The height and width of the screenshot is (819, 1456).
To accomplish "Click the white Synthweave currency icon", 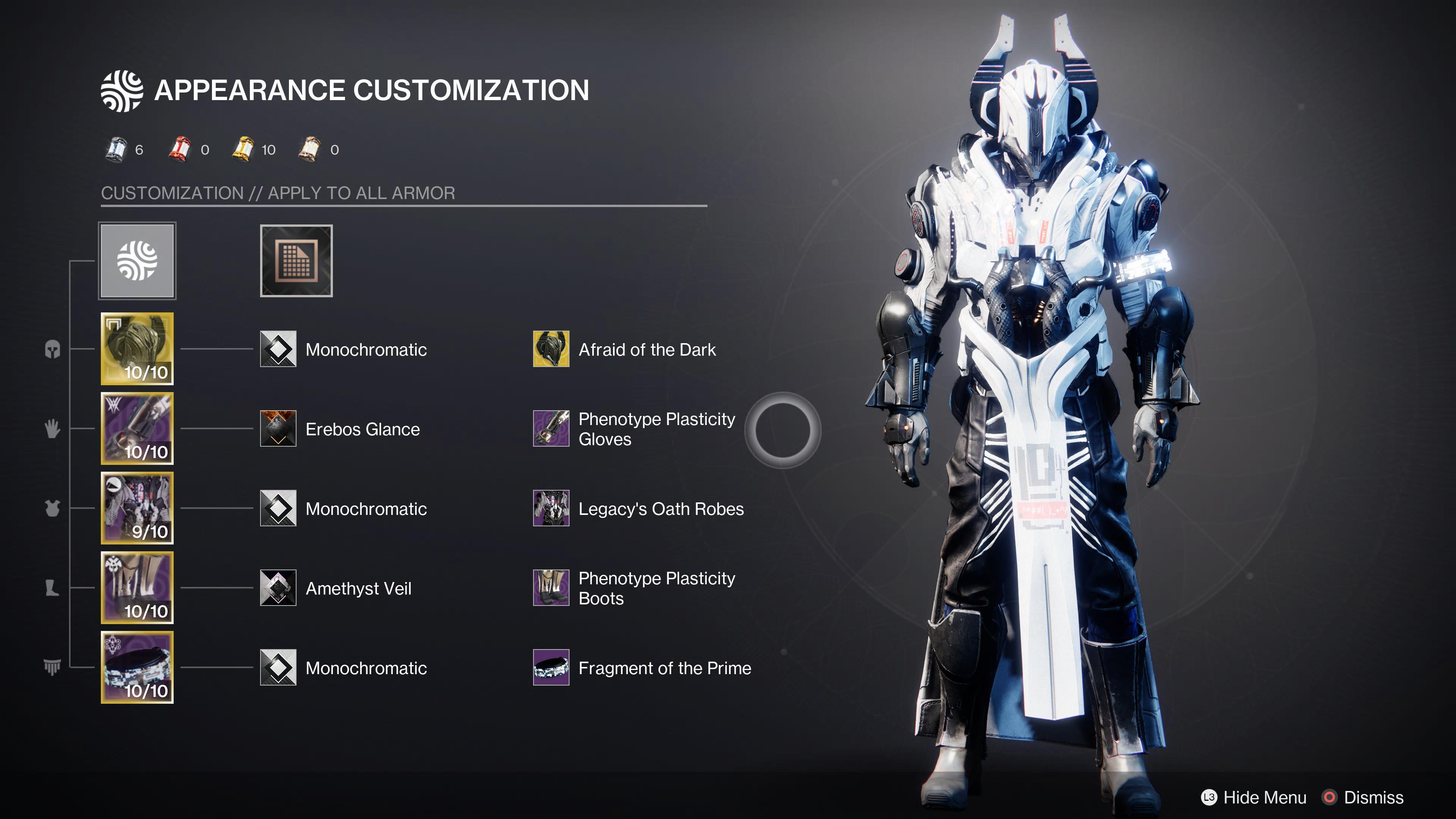I will pos(116,149).
